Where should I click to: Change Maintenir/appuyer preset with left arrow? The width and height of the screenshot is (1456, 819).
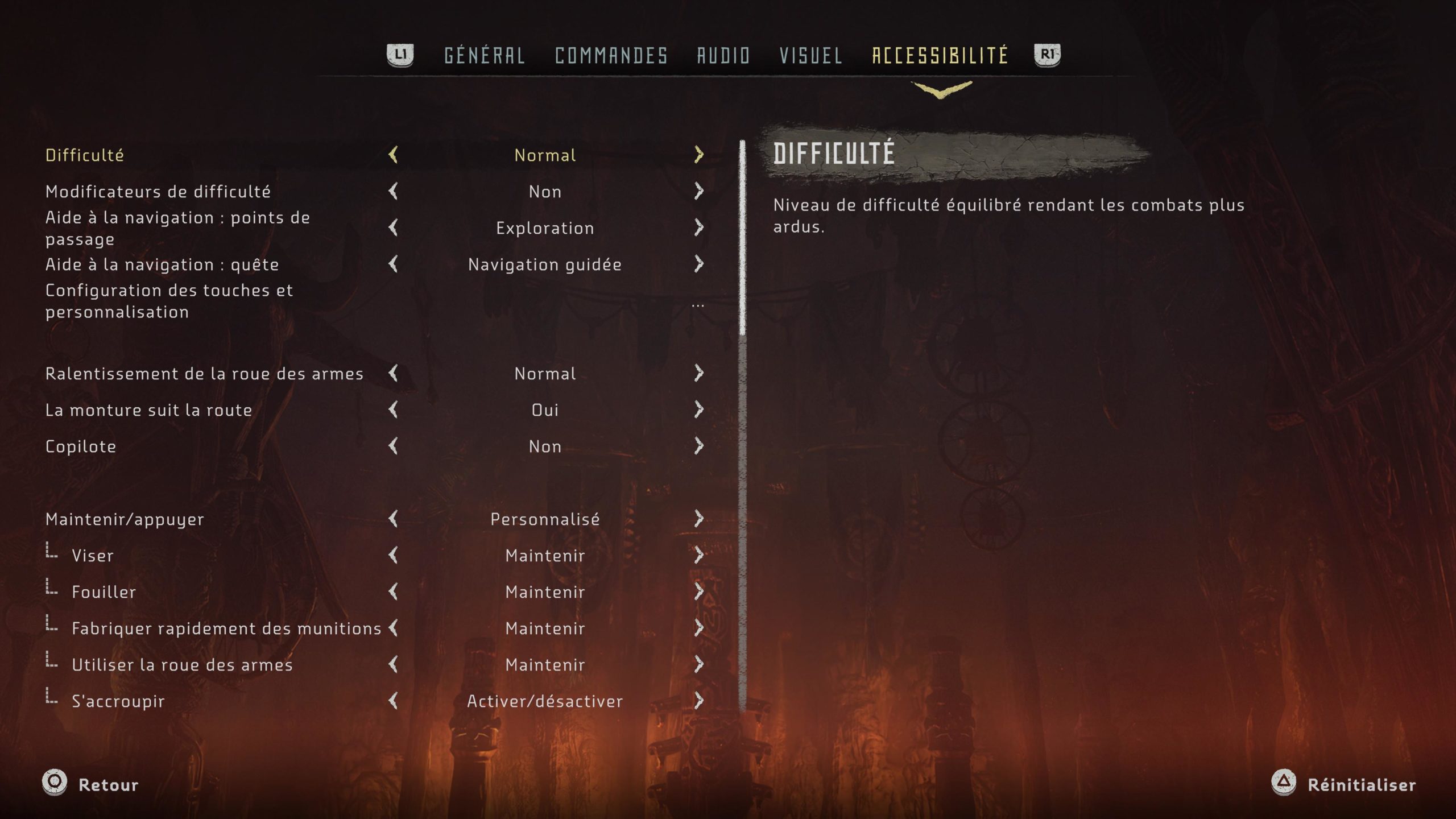tap(393, 519)
